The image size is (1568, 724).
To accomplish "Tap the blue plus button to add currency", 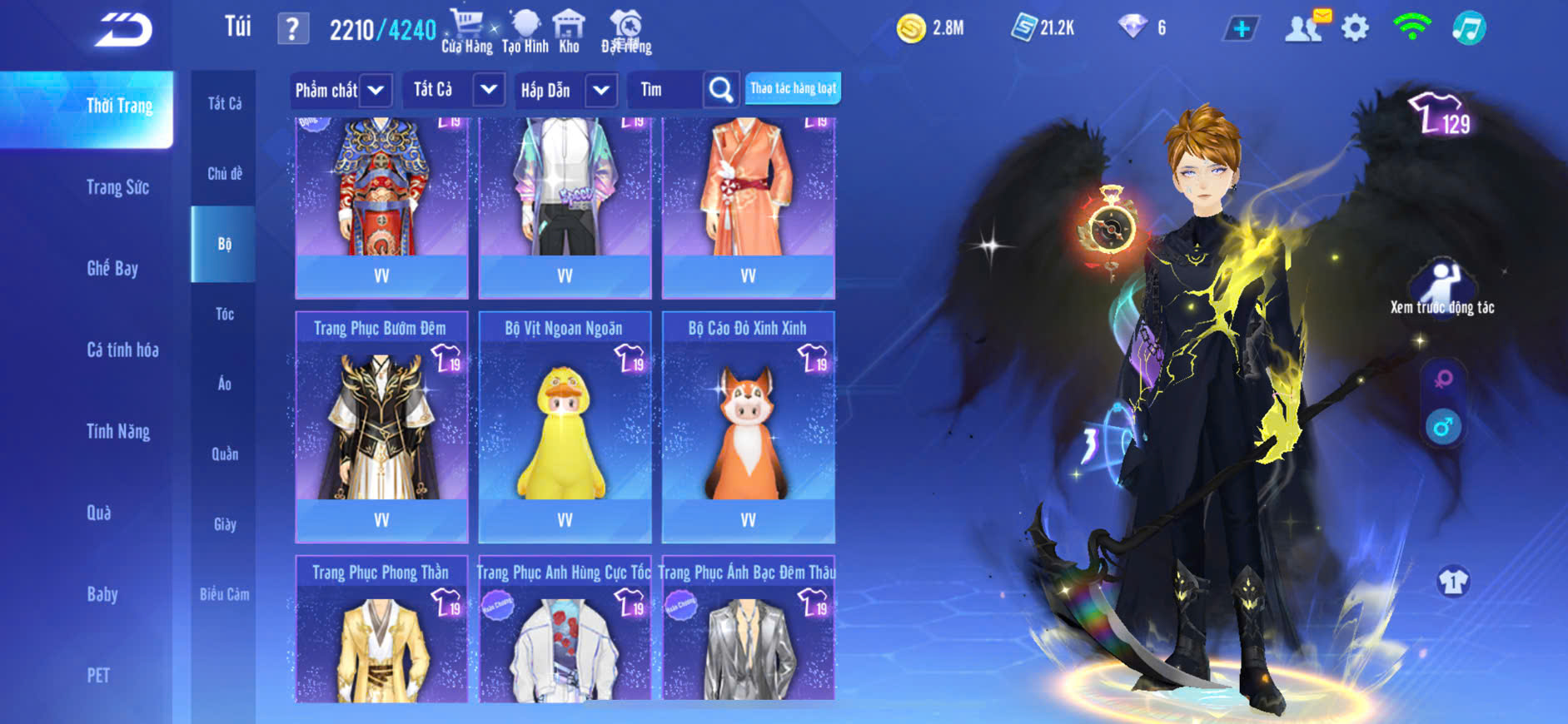I will 1241,29.
